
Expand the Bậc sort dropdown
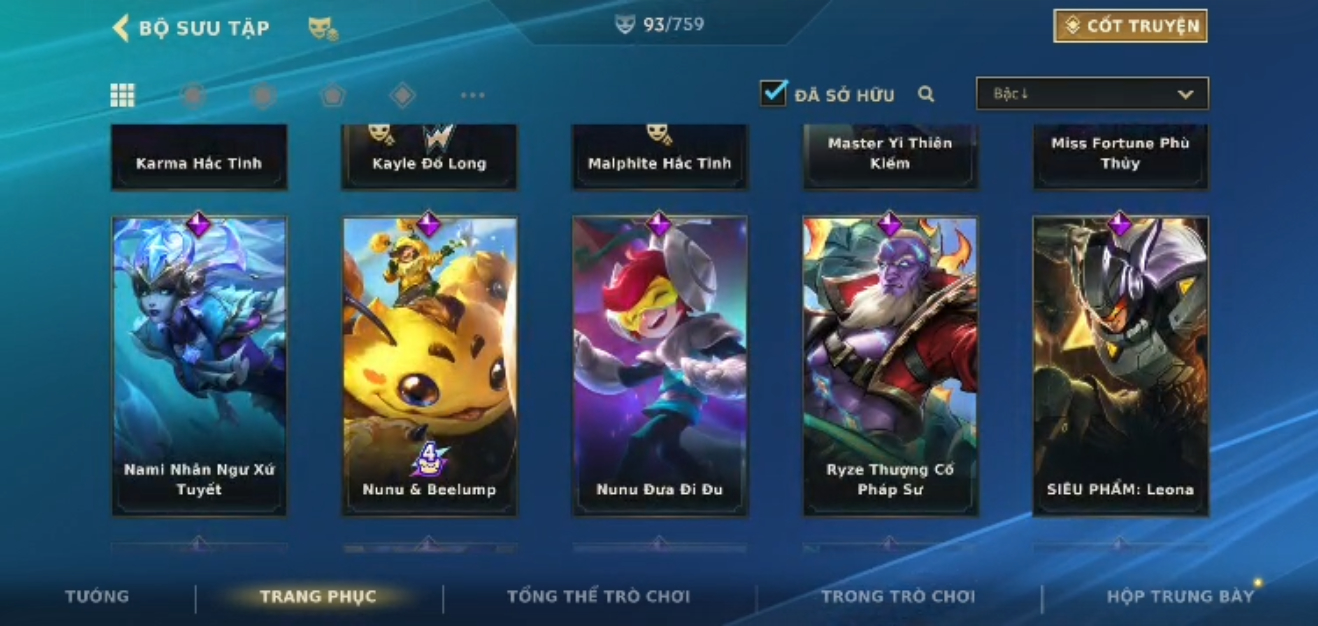click(1092, 94)
